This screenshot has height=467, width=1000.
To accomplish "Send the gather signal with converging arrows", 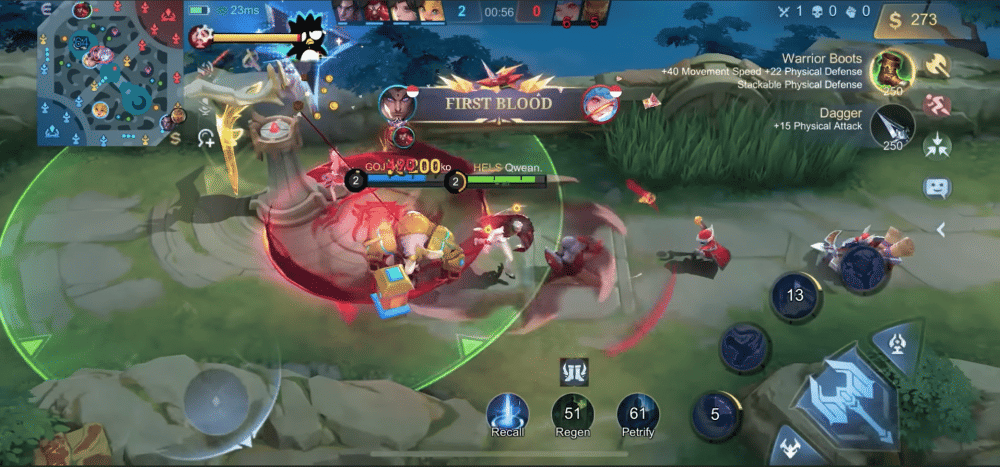I will coord(937,145).
